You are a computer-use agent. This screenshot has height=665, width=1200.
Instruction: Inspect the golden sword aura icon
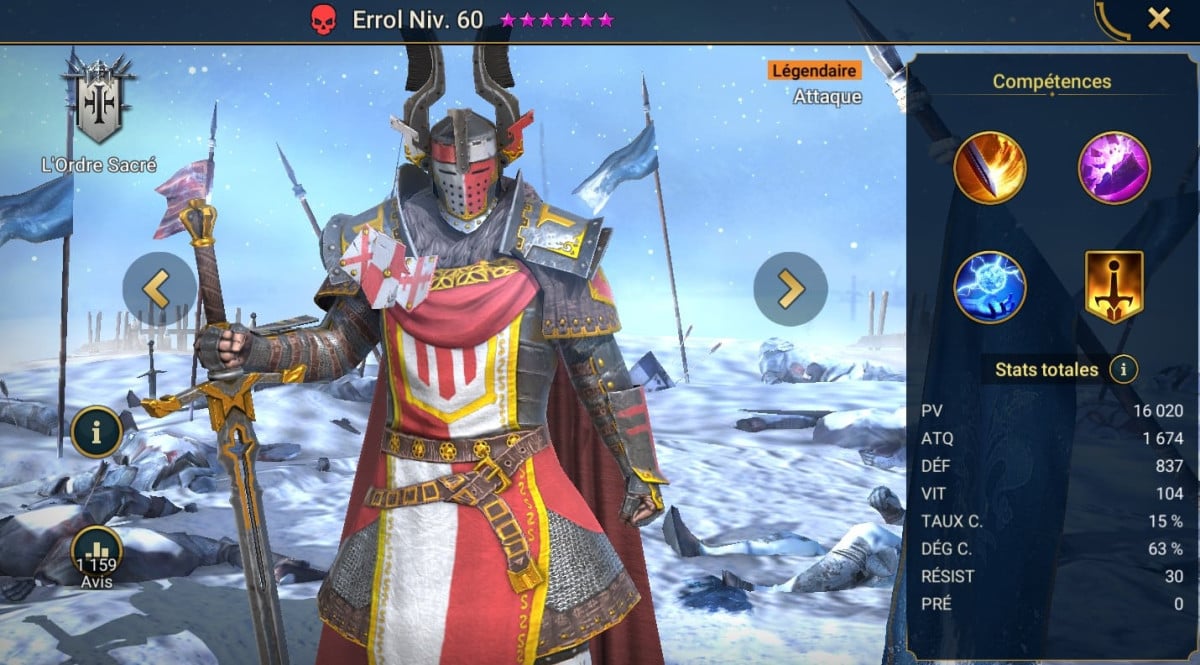(1114, 287)
